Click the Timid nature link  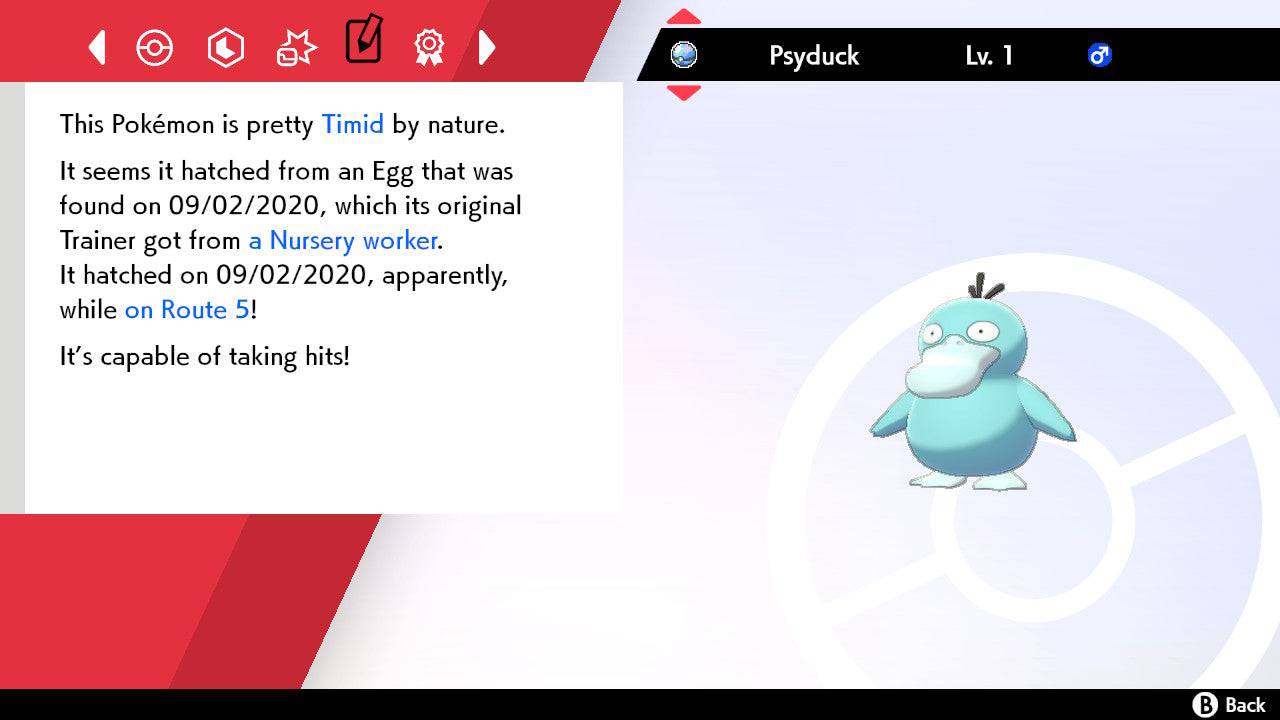tap(352, 124)
